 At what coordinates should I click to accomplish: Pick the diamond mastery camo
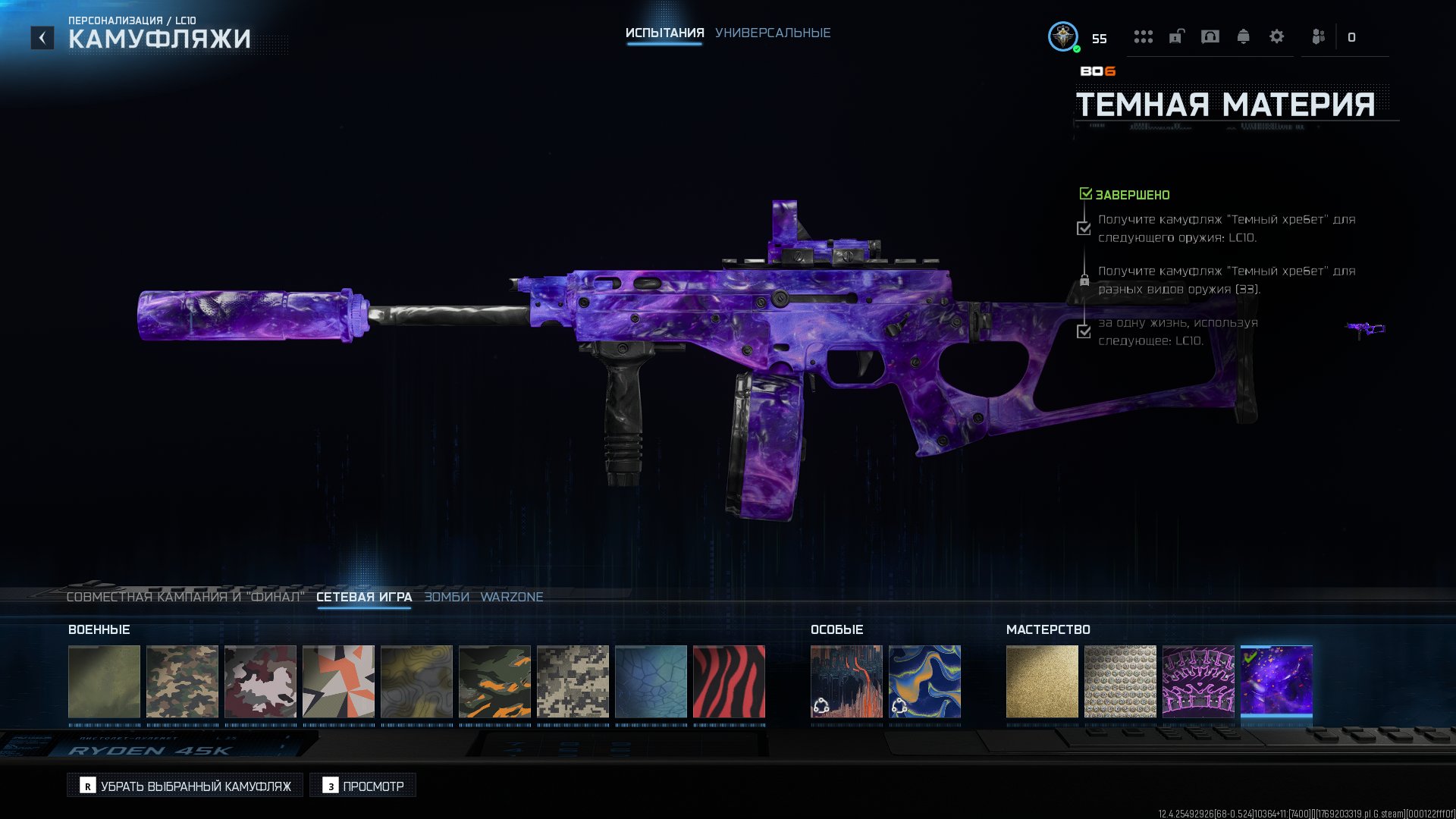[x=1120, y=681]
